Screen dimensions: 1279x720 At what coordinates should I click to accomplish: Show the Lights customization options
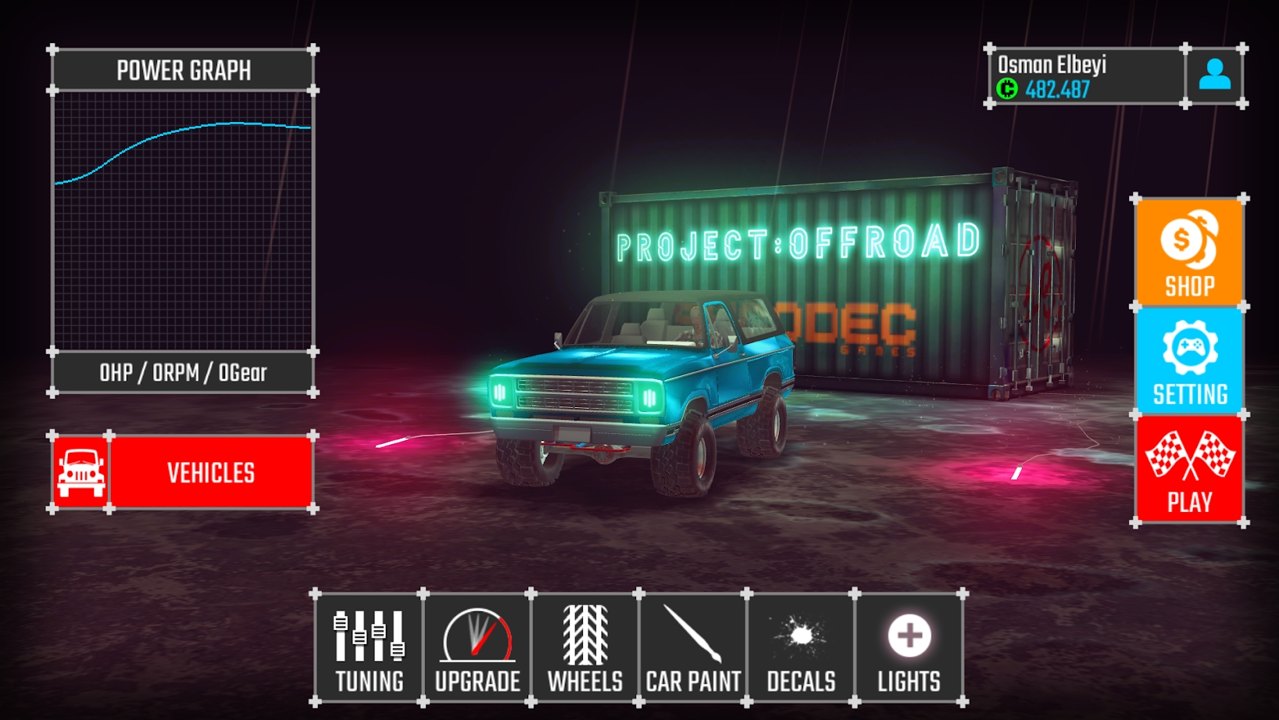pyautogui.click(x=909, y=647)
